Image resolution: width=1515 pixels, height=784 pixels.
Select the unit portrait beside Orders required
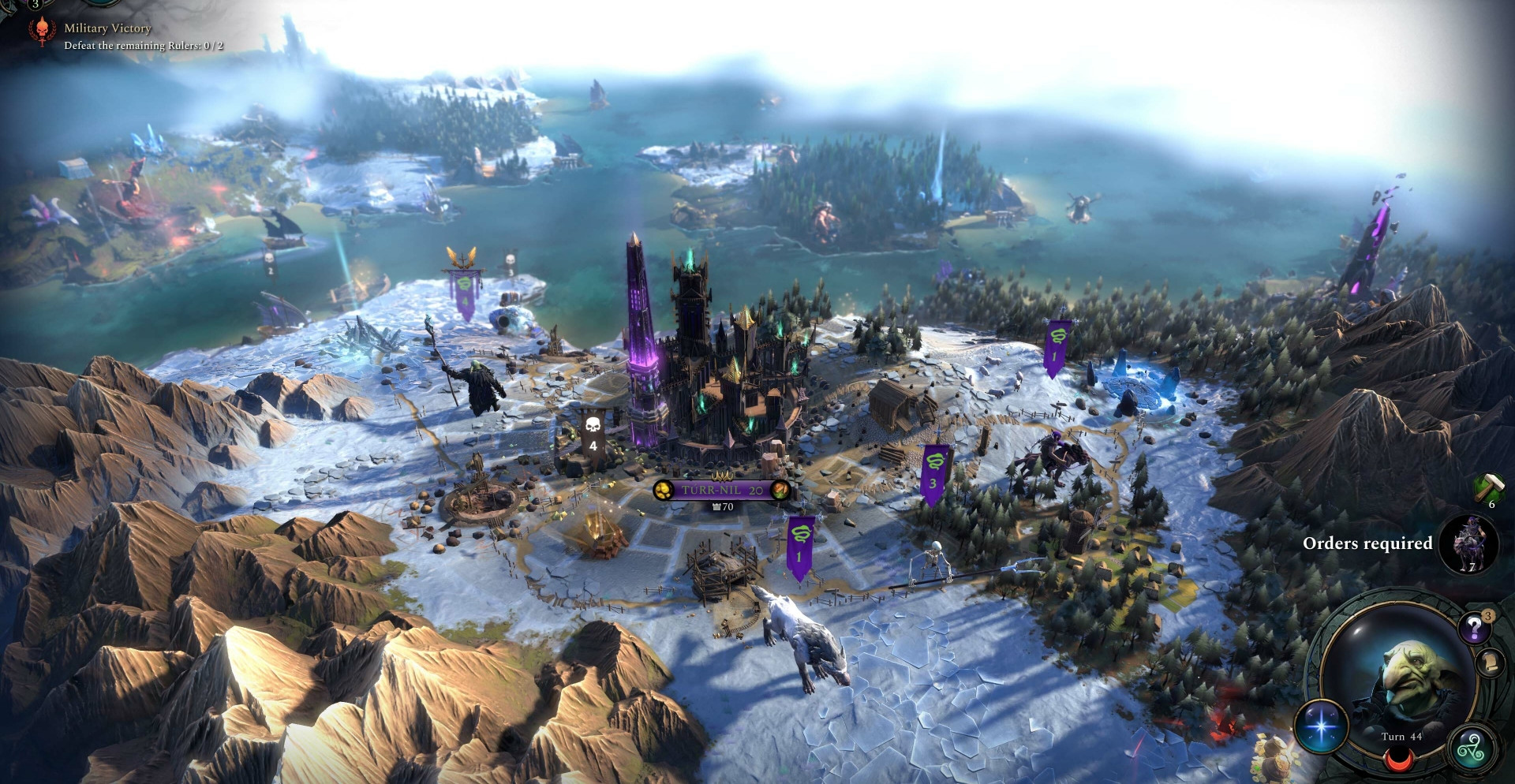pyautogui.click(x=1469, y=543)
